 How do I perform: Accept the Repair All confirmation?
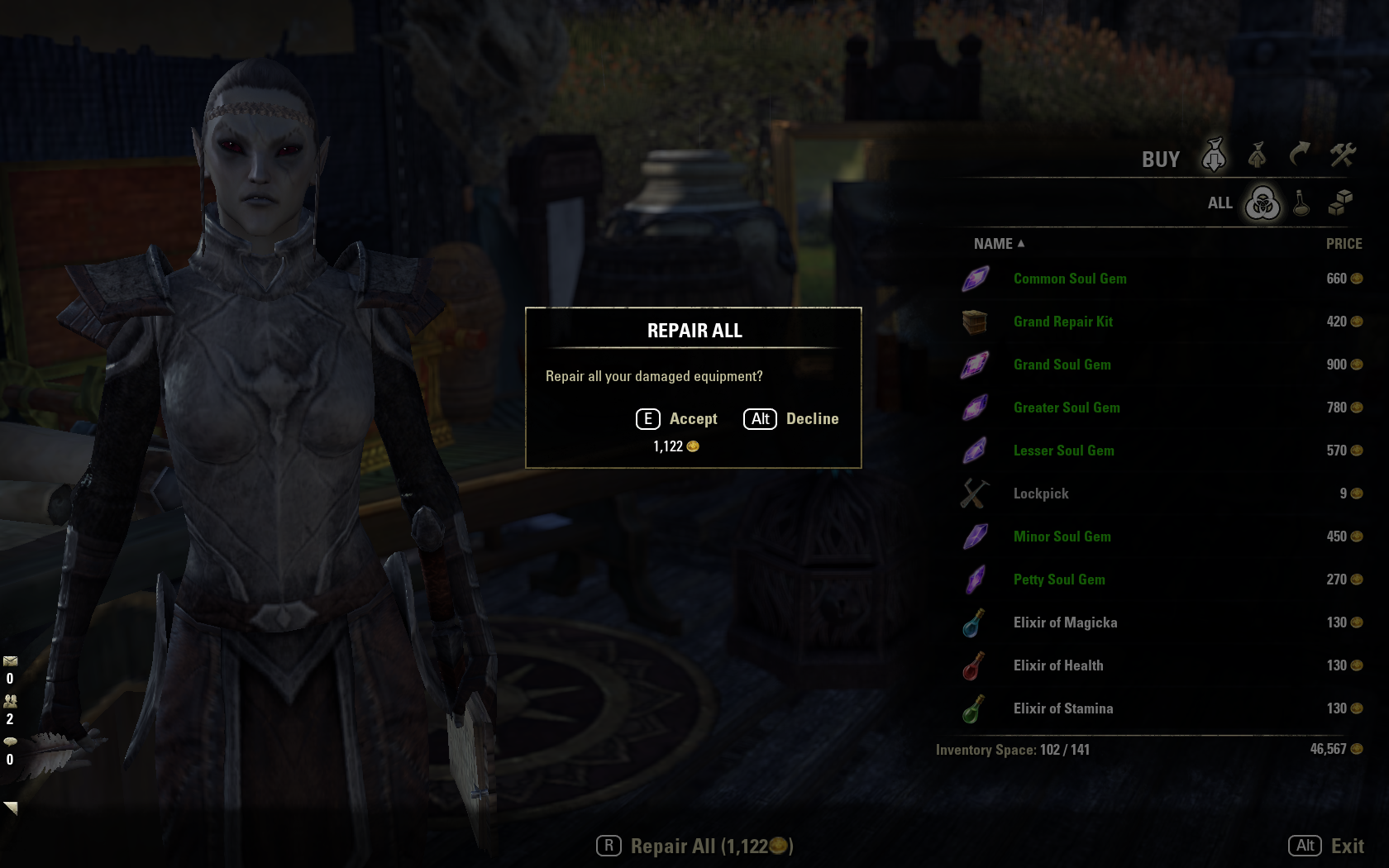click(677, 419)
